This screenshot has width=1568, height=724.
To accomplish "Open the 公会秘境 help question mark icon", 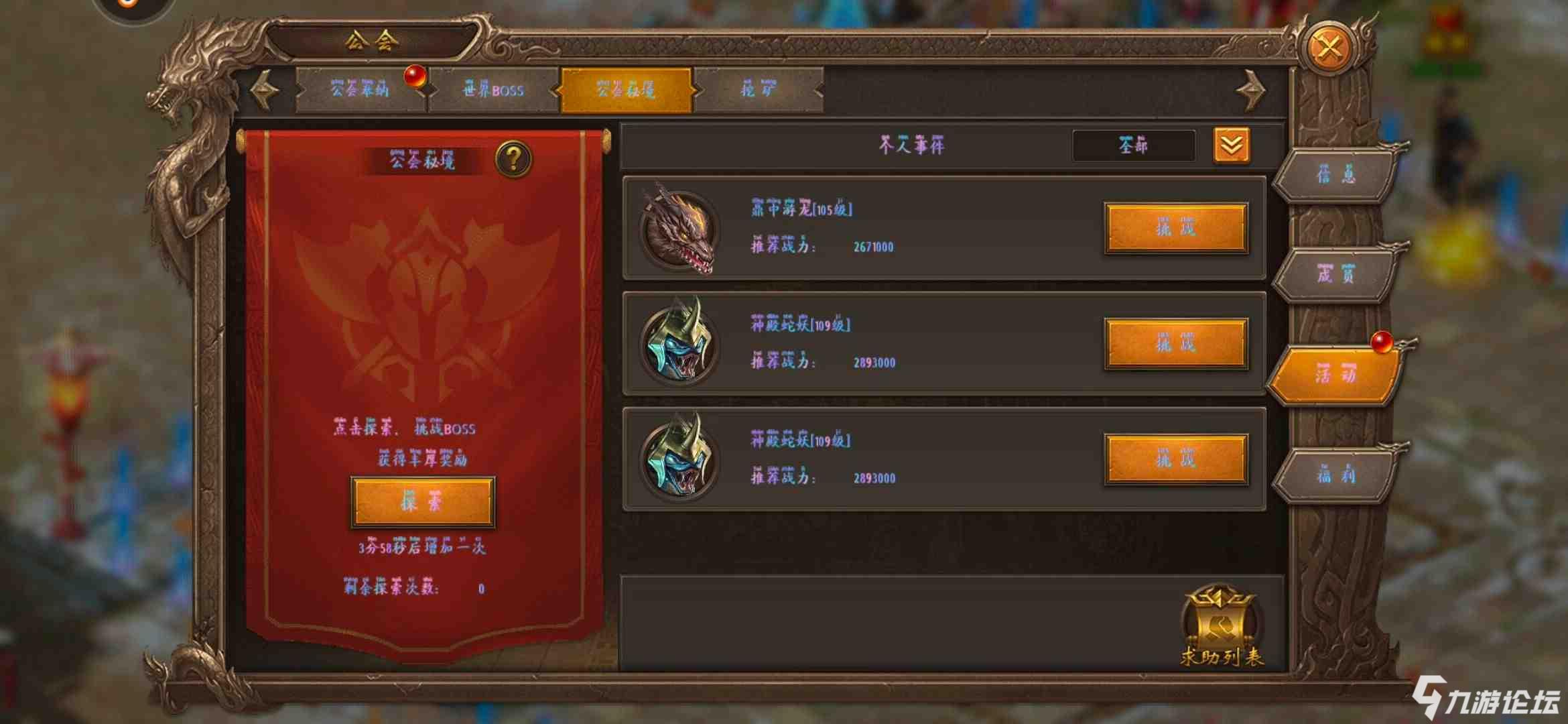I will (x=513, y=159).
